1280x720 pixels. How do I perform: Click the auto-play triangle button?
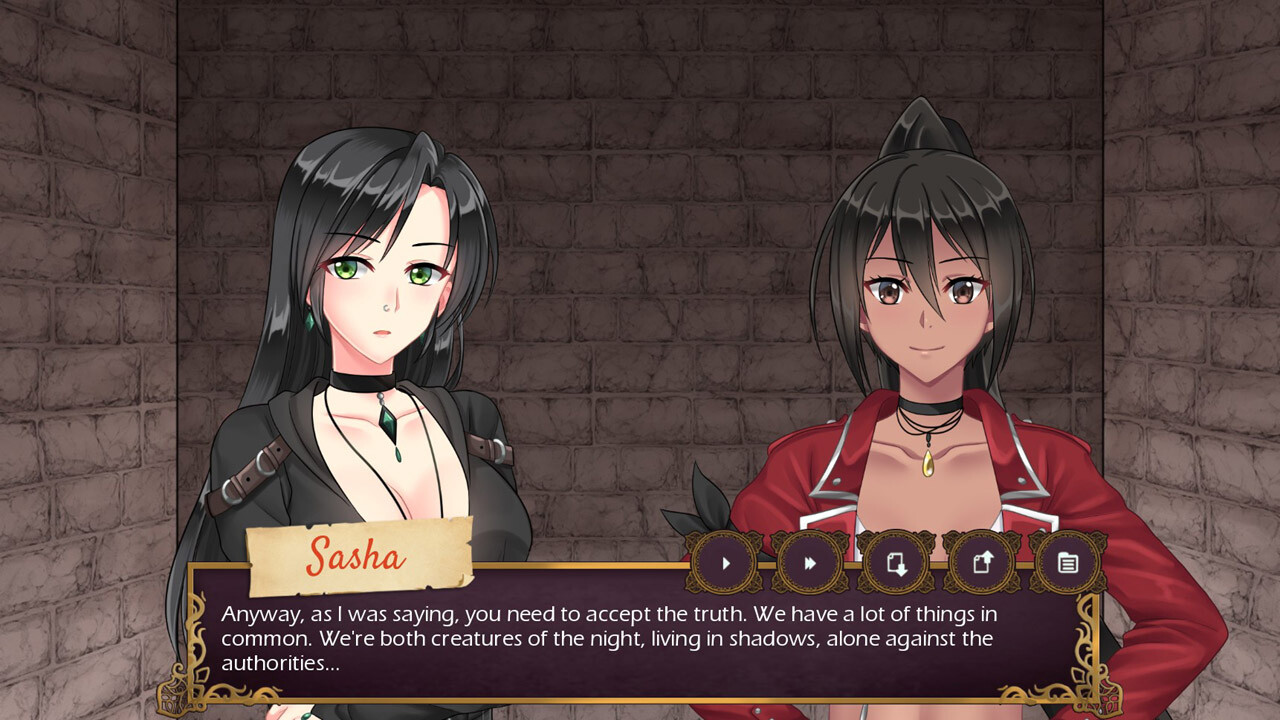click(726, 563)
